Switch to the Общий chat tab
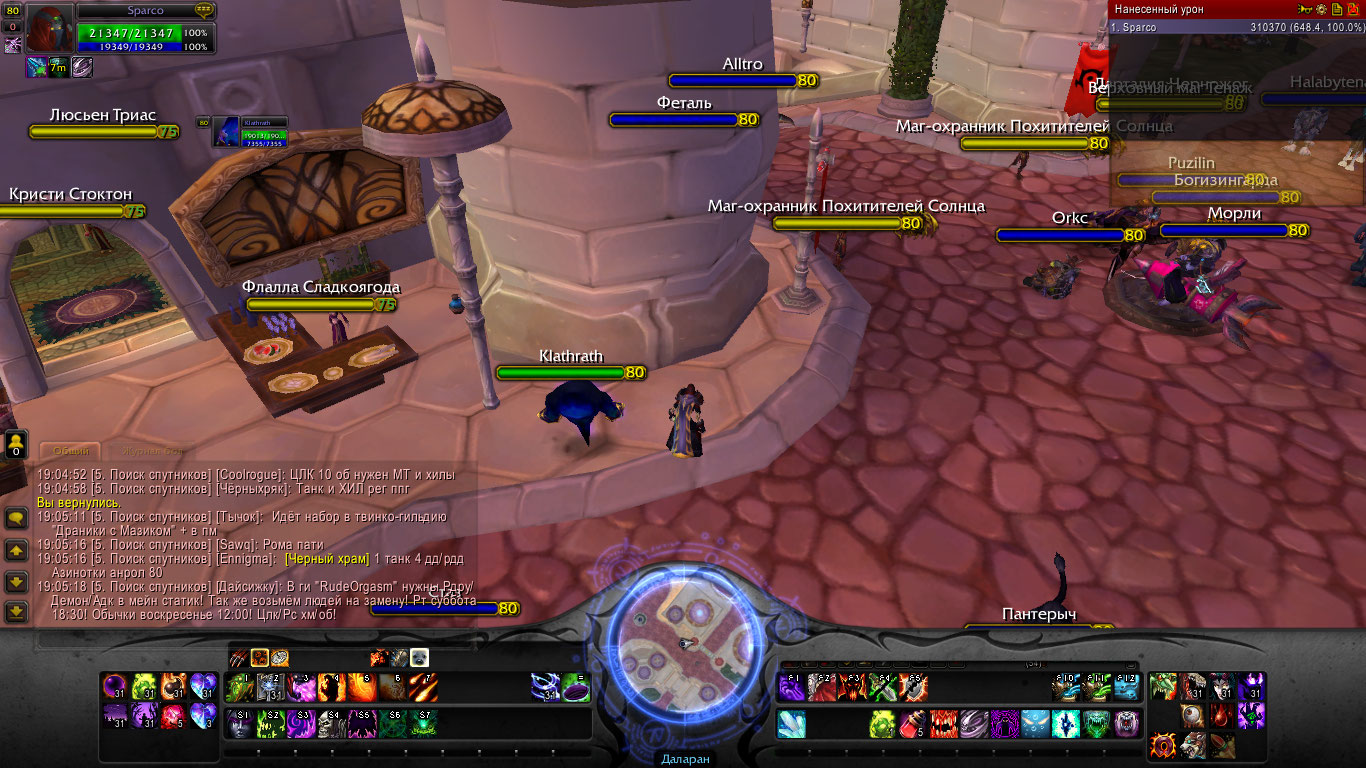Viewport: 1366px width, 768px height. coord(71,451)
